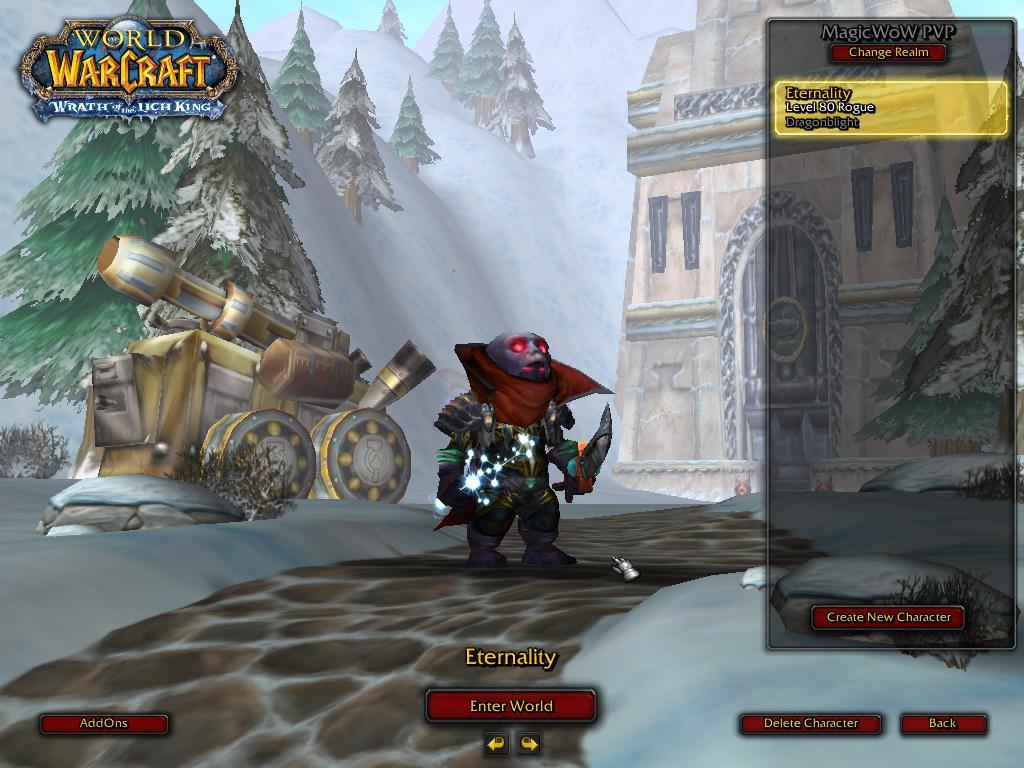
Task: Go Back to the login screen
Action: pyautogui.click(x=942, y=723)
